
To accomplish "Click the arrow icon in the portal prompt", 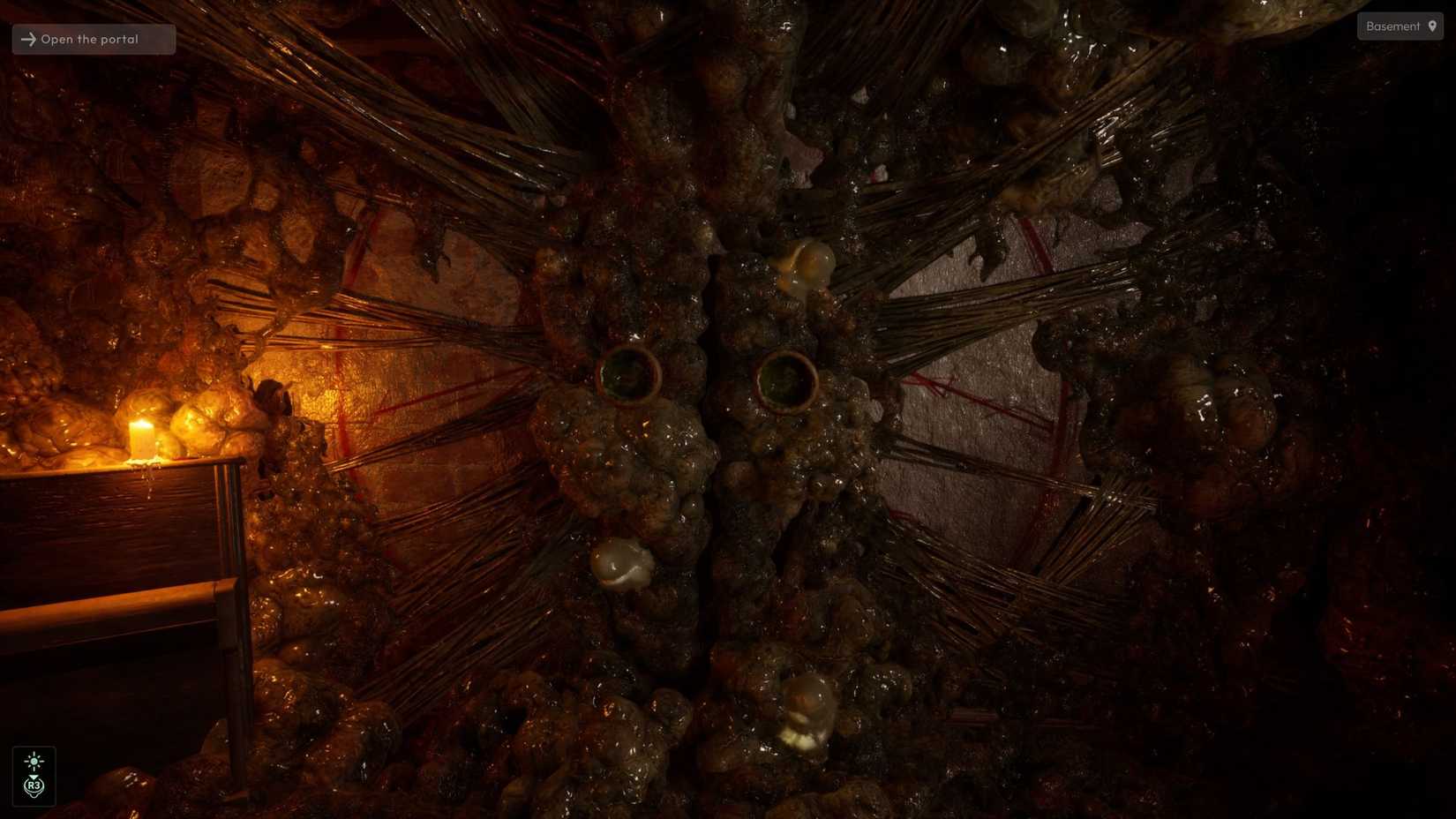I will [x=28, y=39].
